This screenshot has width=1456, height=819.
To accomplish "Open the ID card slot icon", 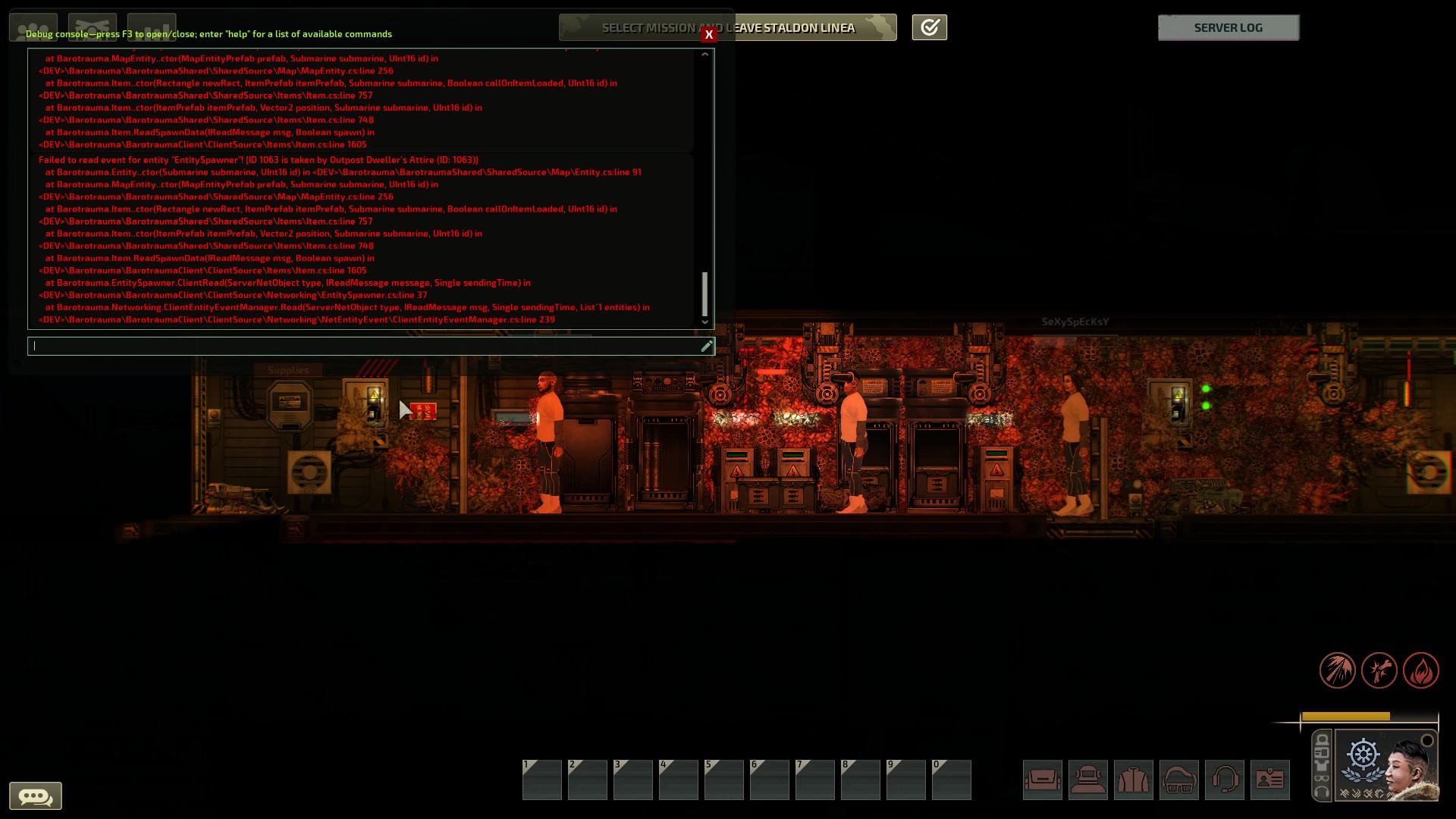I will click(1272, 780).
